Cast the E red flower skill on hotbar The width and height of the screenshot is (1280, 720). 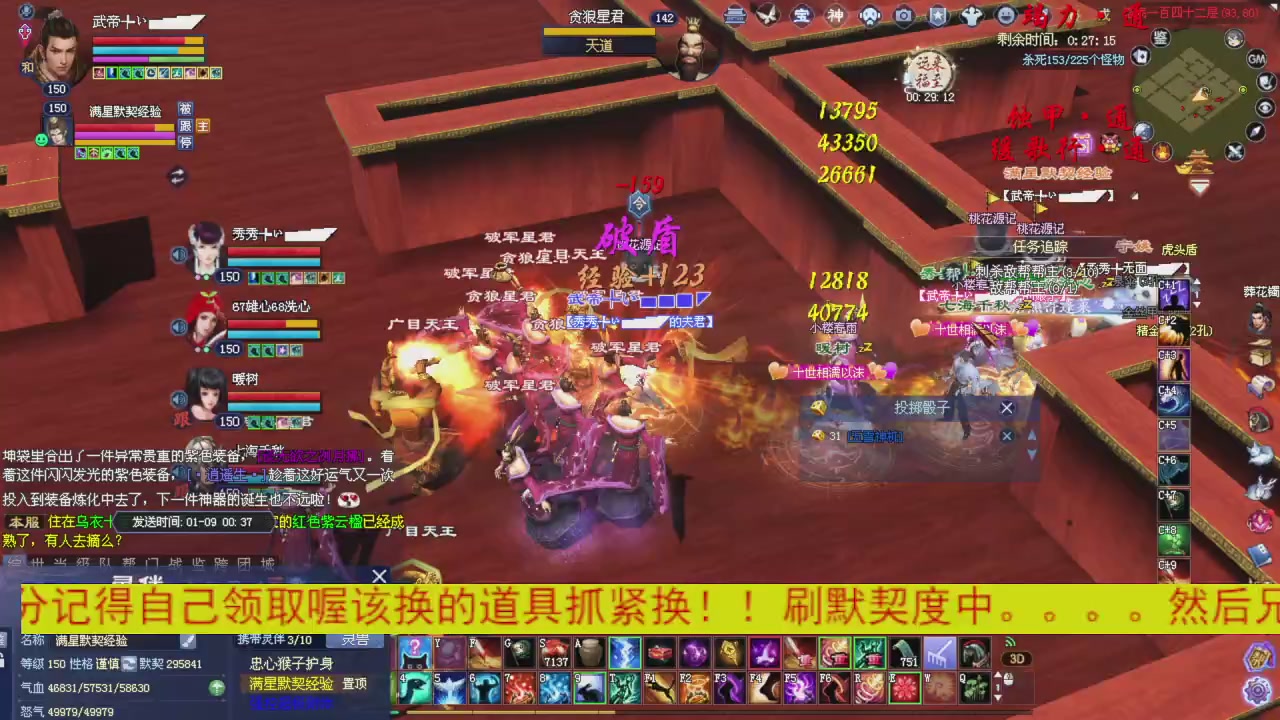click(x=903, y=688)
